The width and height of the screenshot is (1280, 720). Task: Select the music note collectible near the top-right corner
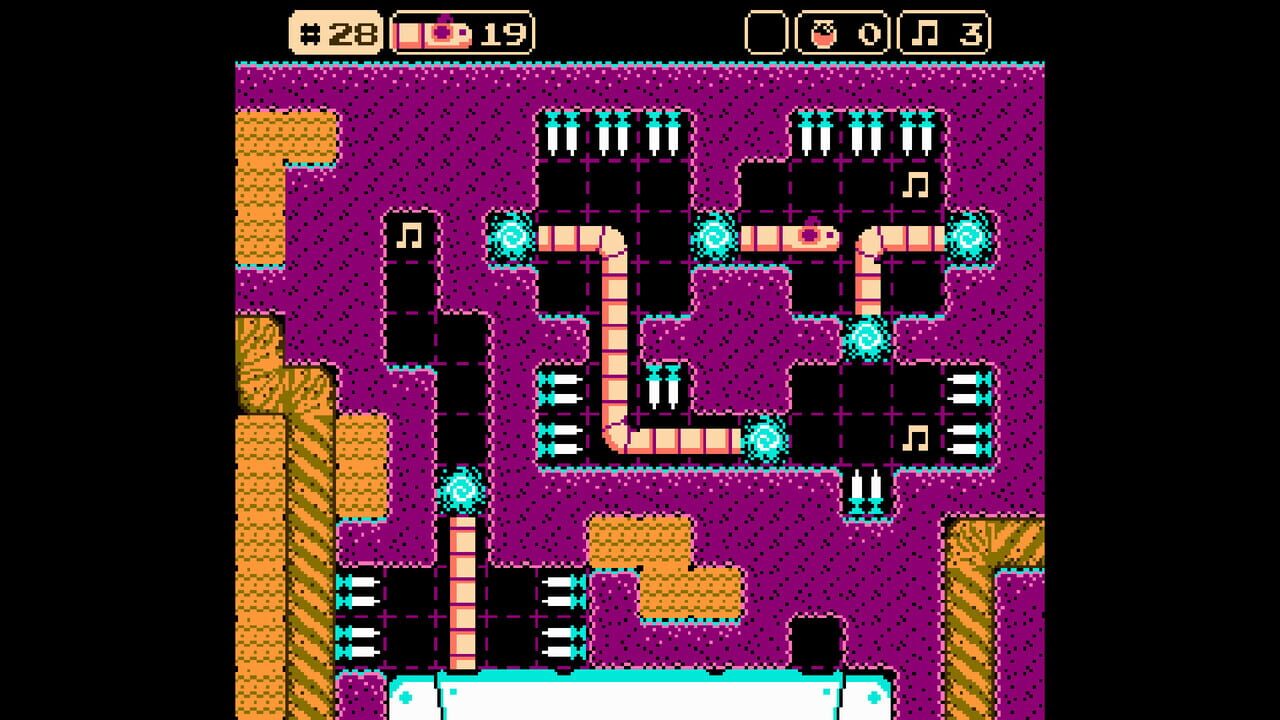915,184
